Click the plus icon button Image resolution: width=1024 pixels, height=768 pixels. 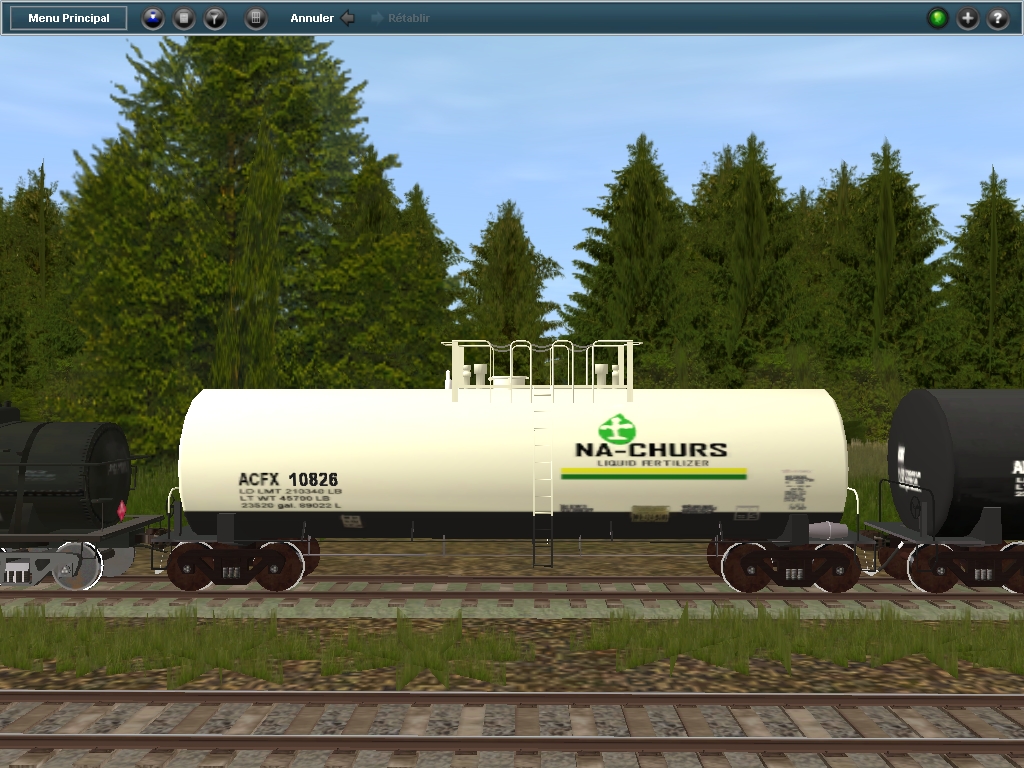[968, 18]
